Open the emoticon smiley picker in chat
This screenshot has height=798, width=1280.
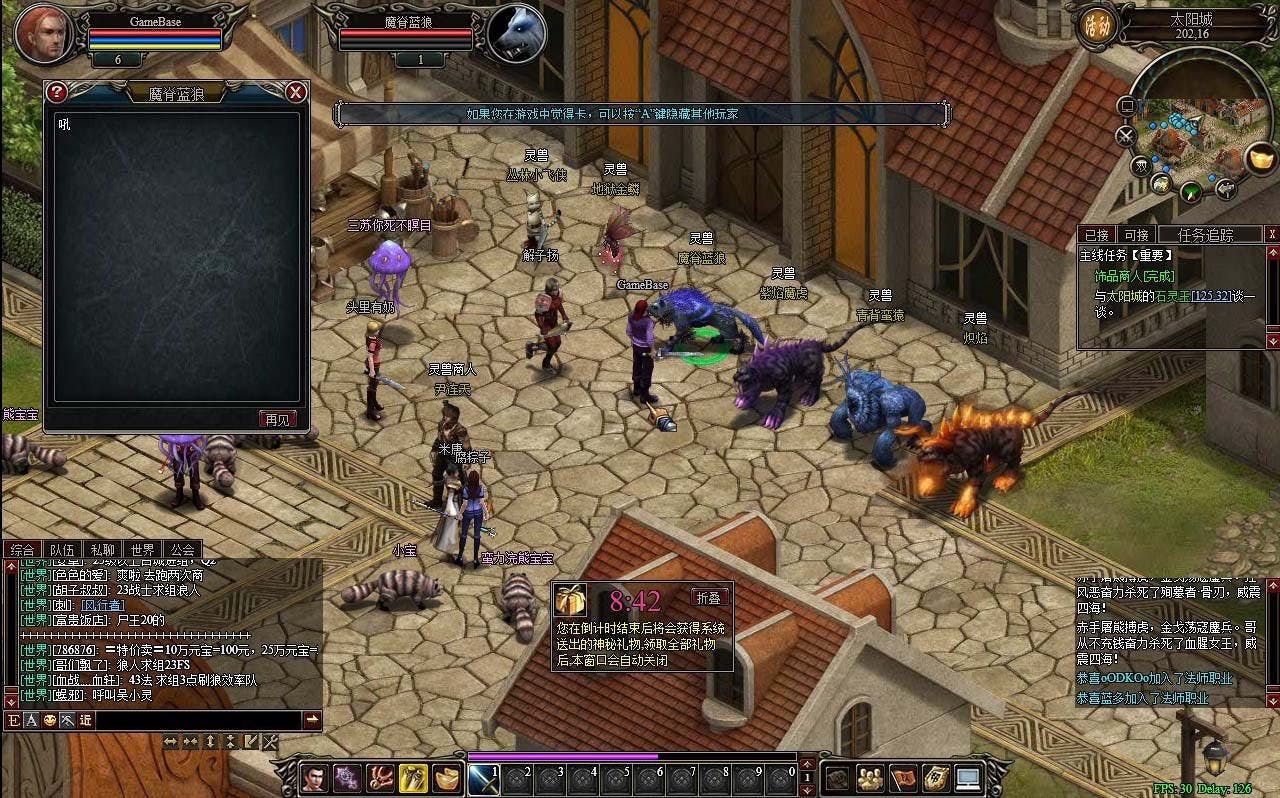tap(50, 720)
